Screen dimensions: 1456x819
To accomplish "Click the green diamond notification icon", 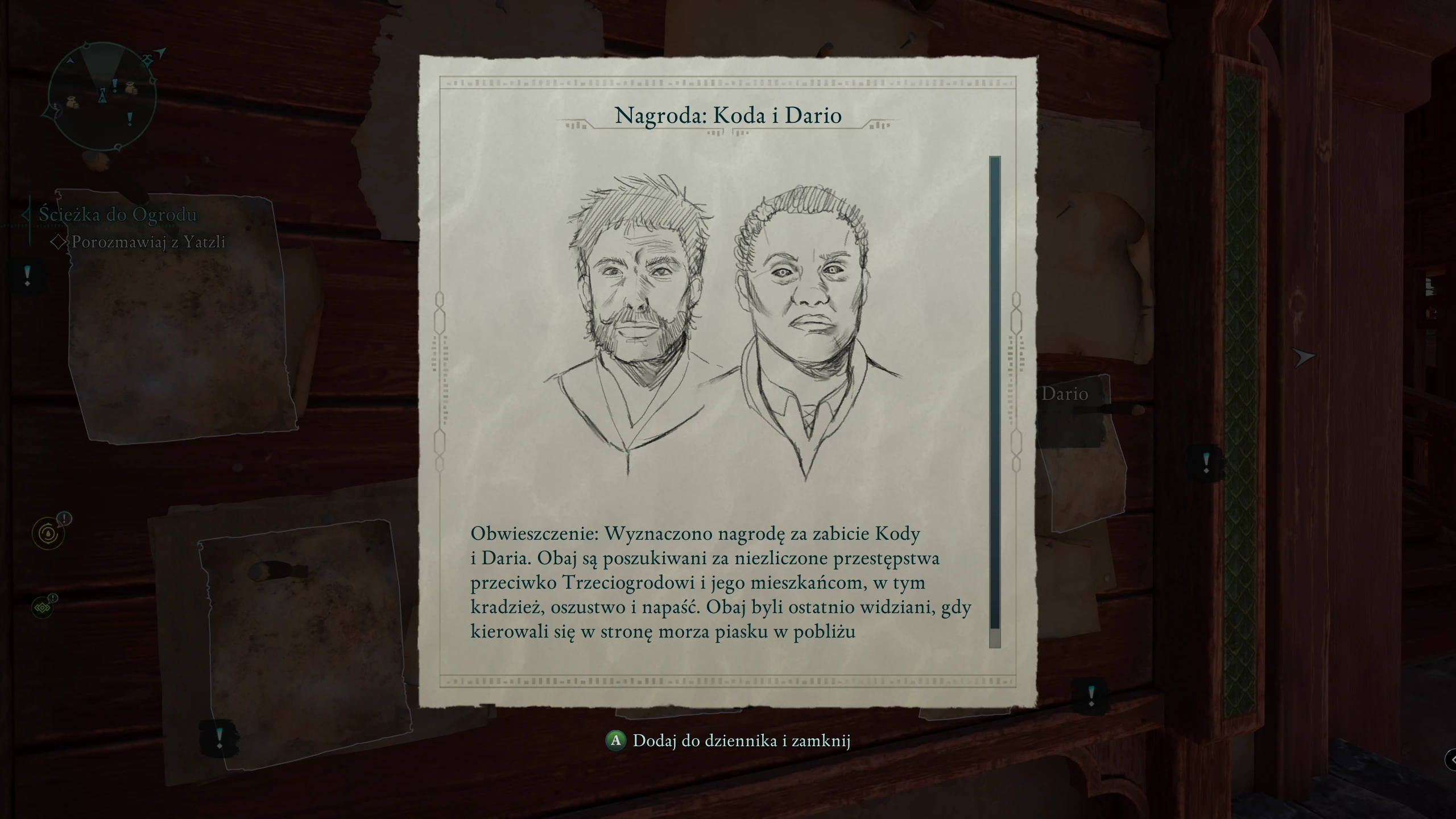I will [x=42, y=609].
